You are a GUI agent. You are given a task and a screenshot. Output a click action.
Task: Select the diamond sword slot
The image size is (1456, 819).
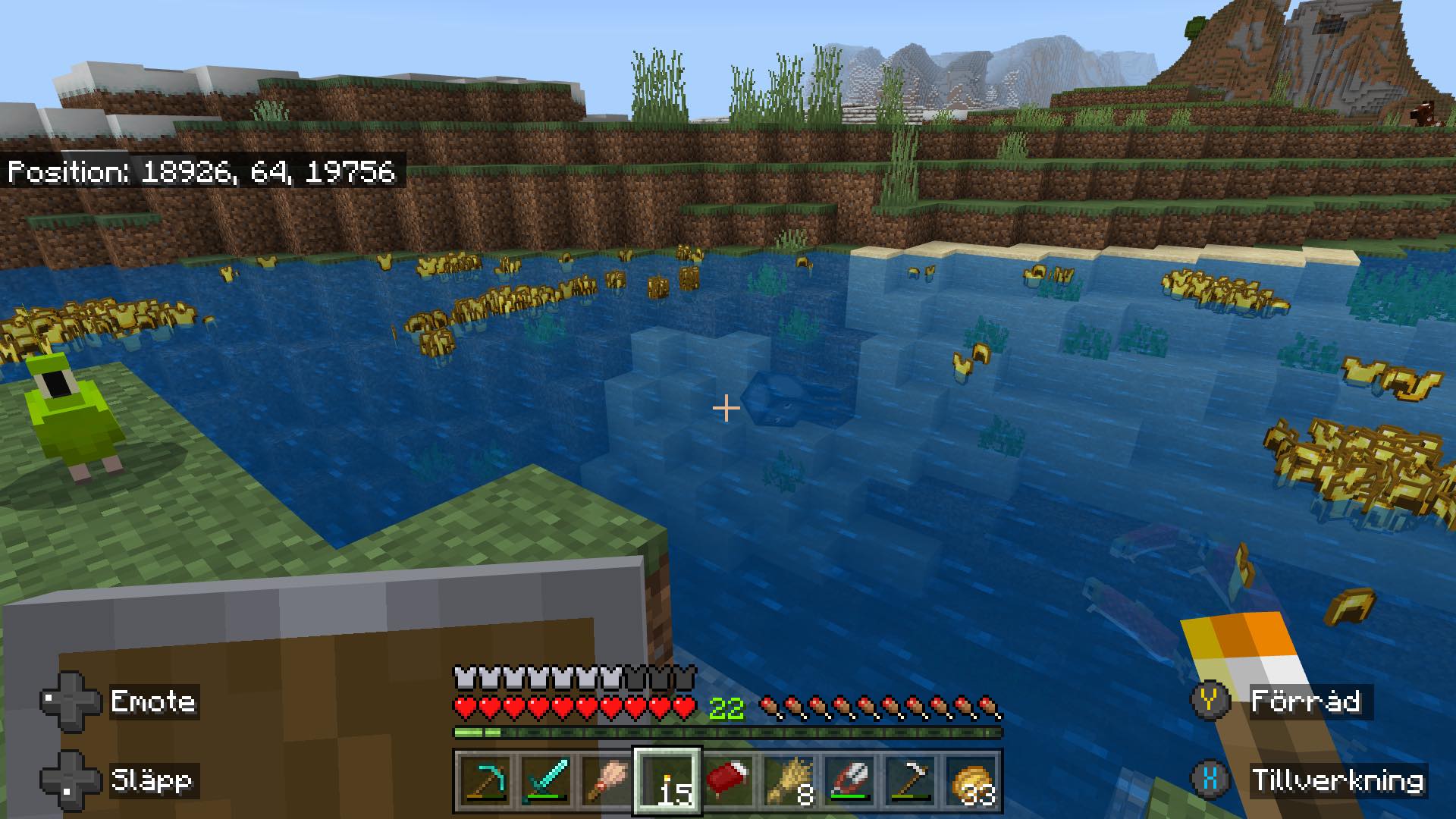545,780
